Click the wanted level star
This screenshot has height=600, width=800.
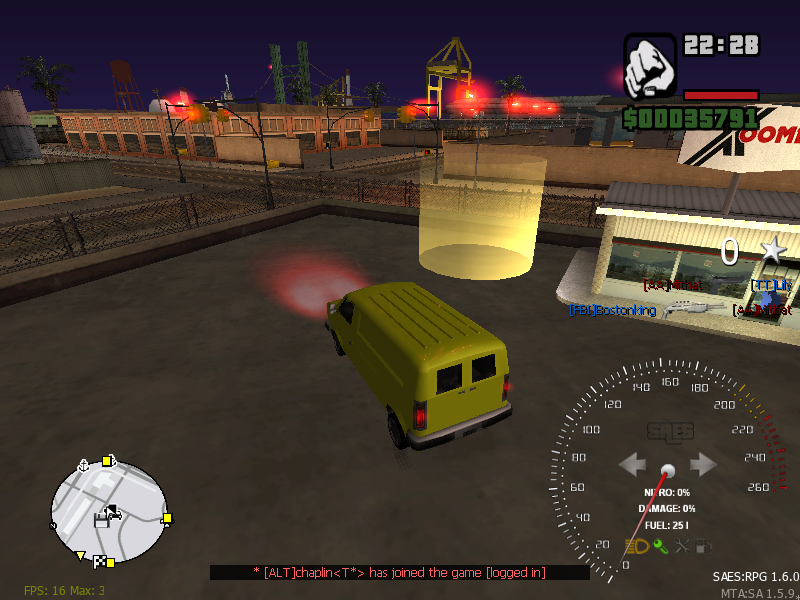point(773,251)
